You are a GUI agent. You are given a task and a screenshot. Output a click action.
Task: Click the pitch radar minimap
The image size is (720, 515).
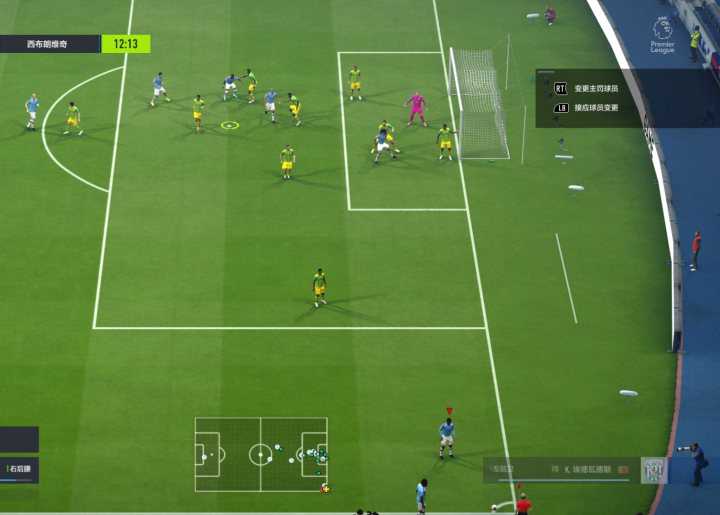pyautogui.click(x=261, y=454)
